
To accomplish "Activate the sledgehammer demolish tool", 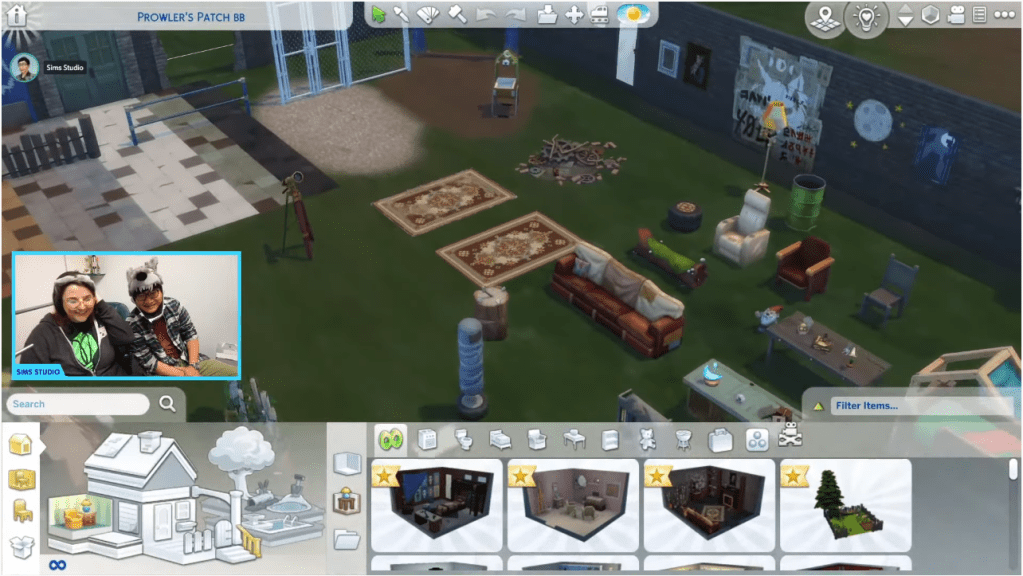I will pyautogui.click(x=456, y=14).
